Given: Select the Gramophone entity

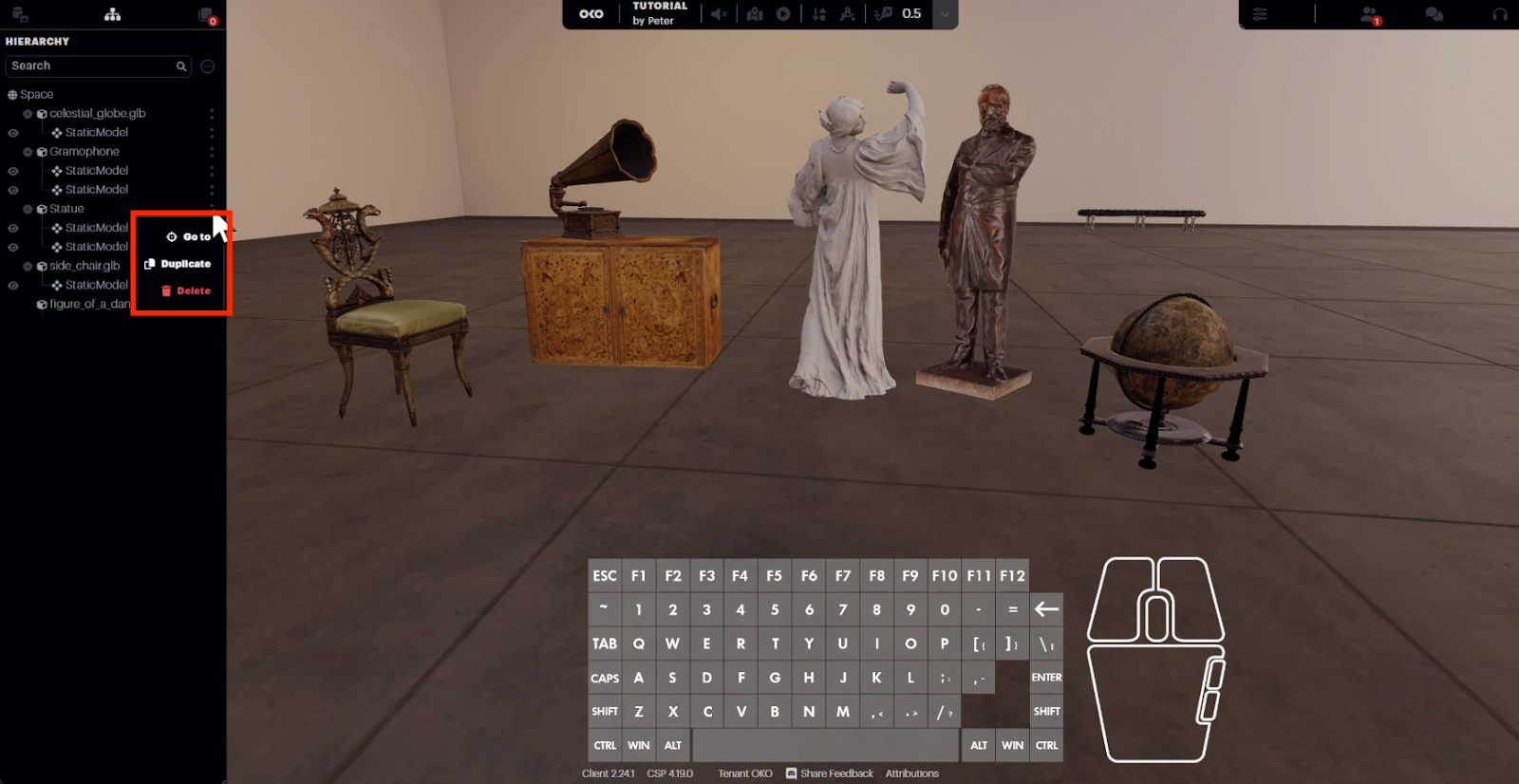Looking at the screenshot, I should (84, 152).
